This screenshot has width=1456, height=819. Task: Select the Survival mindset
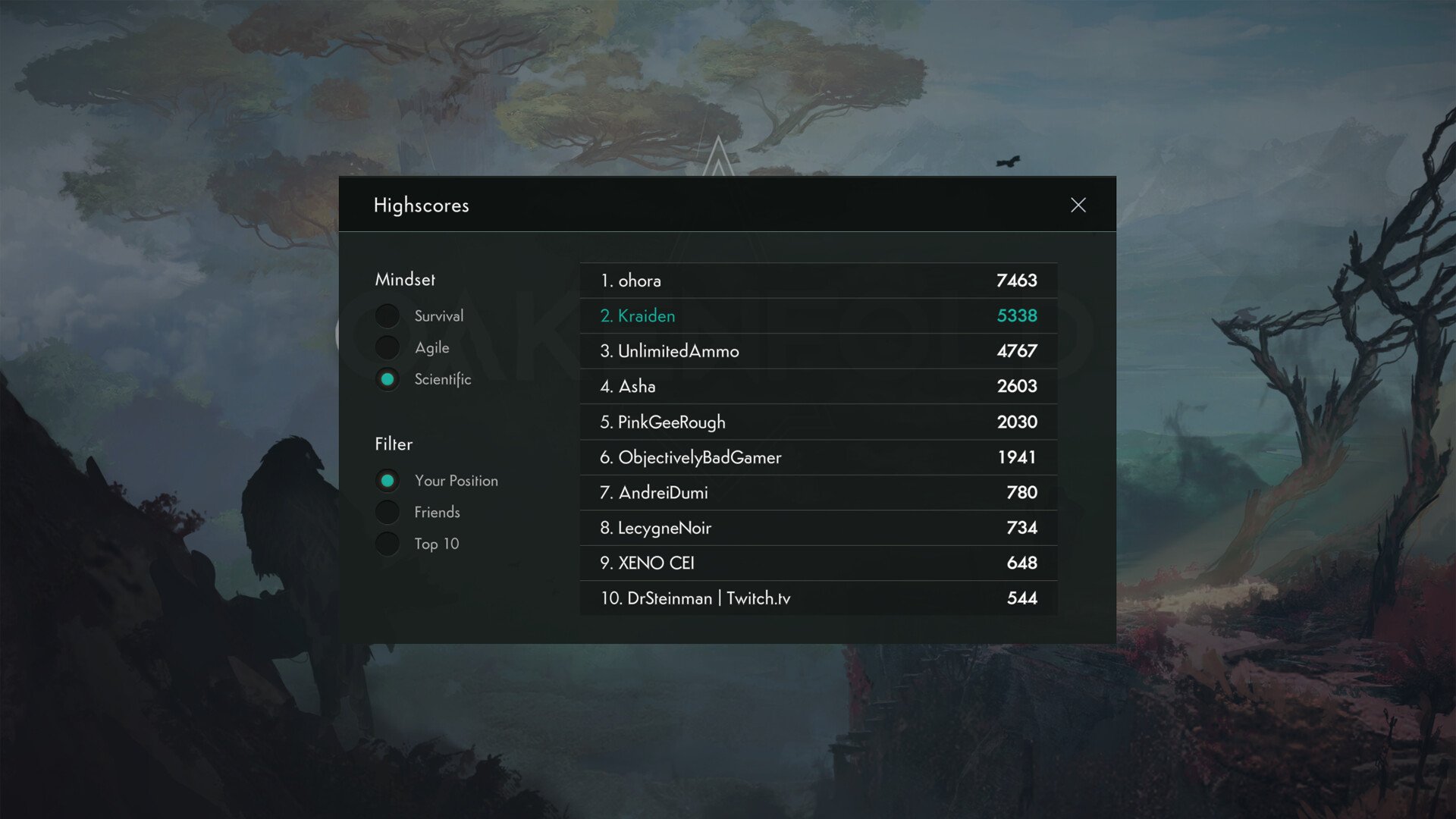[x=388, y=315]
